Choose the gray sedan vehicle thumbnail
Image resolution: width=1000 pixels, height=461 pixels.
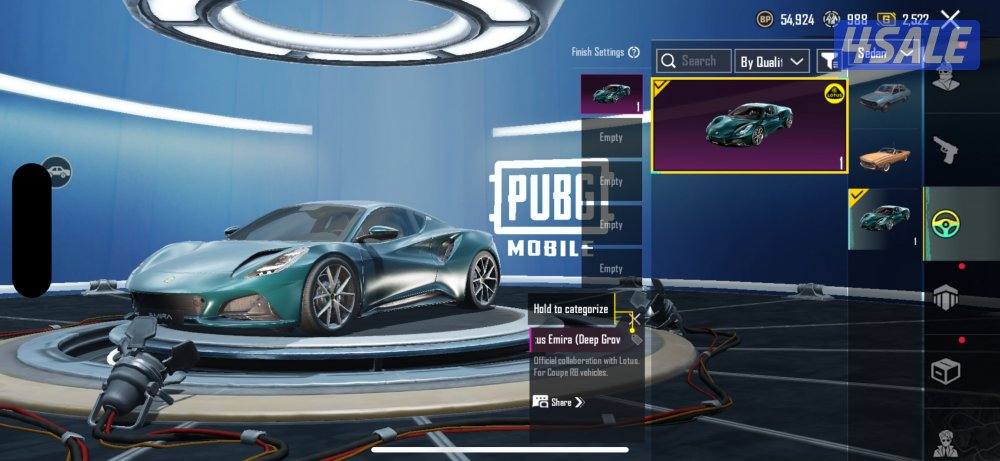click(884, 98)
